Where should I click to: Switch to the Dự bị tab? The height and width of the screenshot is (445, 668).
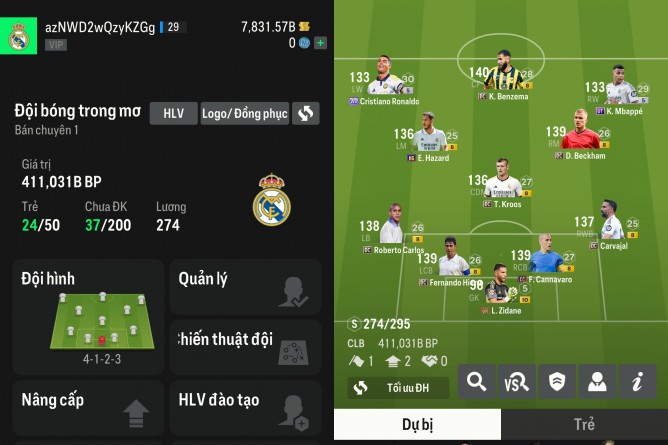click(x=417, y=424)
